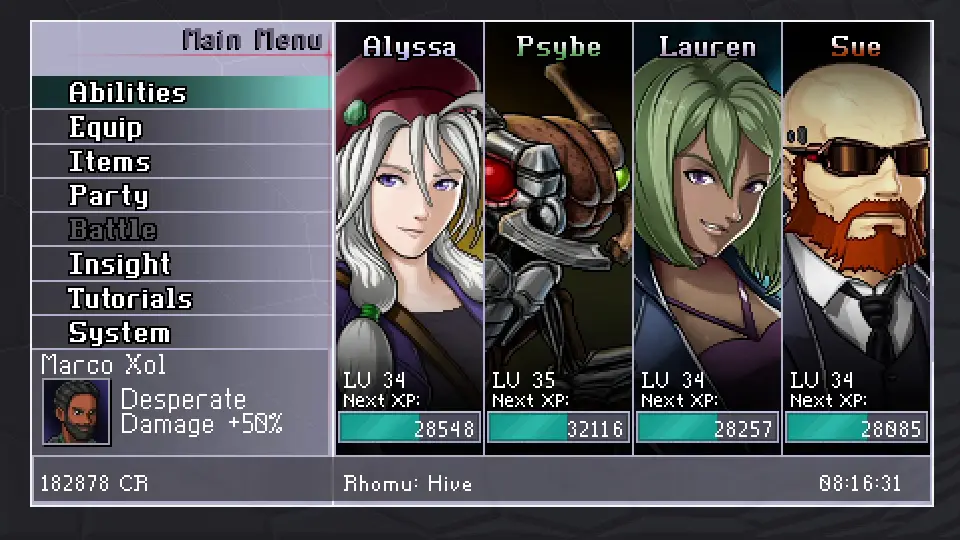Choose the Party menu option
Image resolution: width=960 pixels, height=540 pixels.
click(108, 196)
